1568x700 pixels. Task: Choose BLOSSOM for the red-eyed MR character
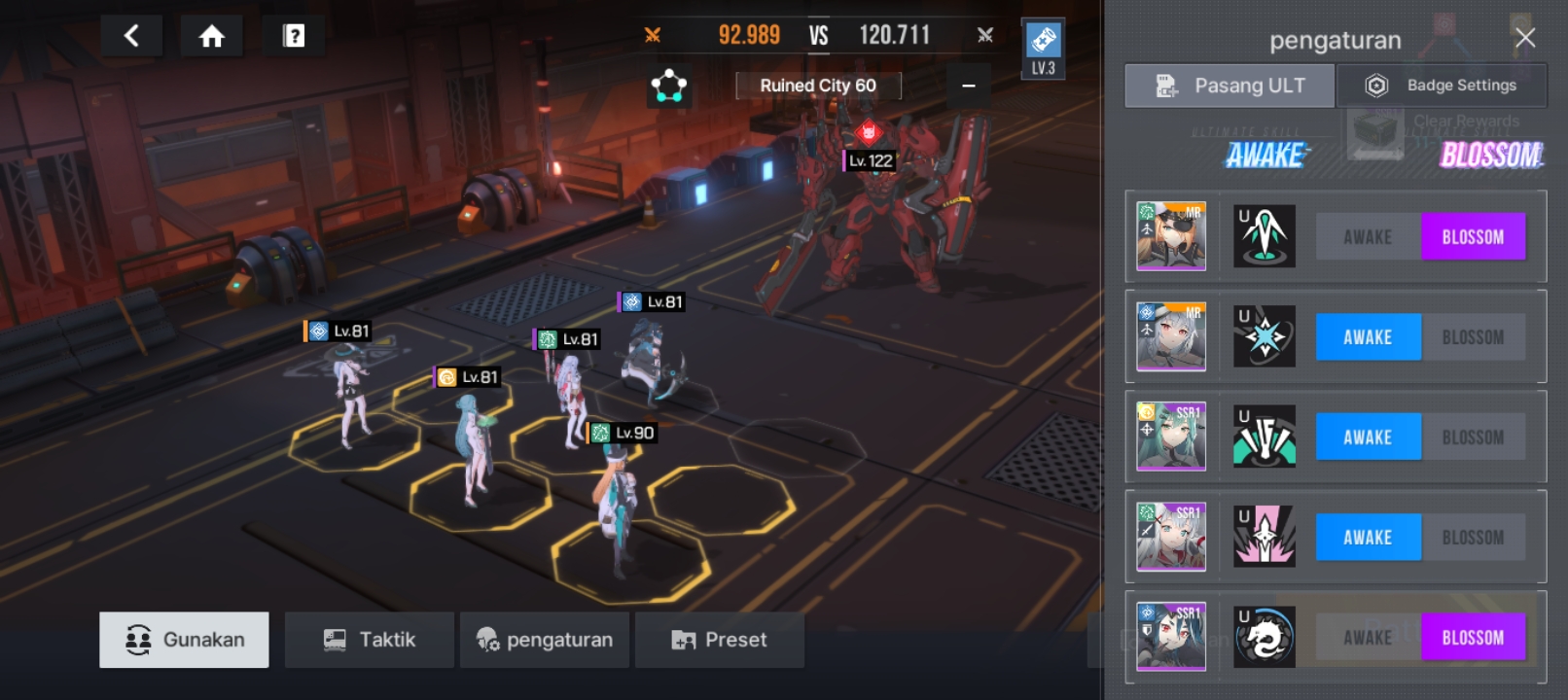tap(1473, 337)
